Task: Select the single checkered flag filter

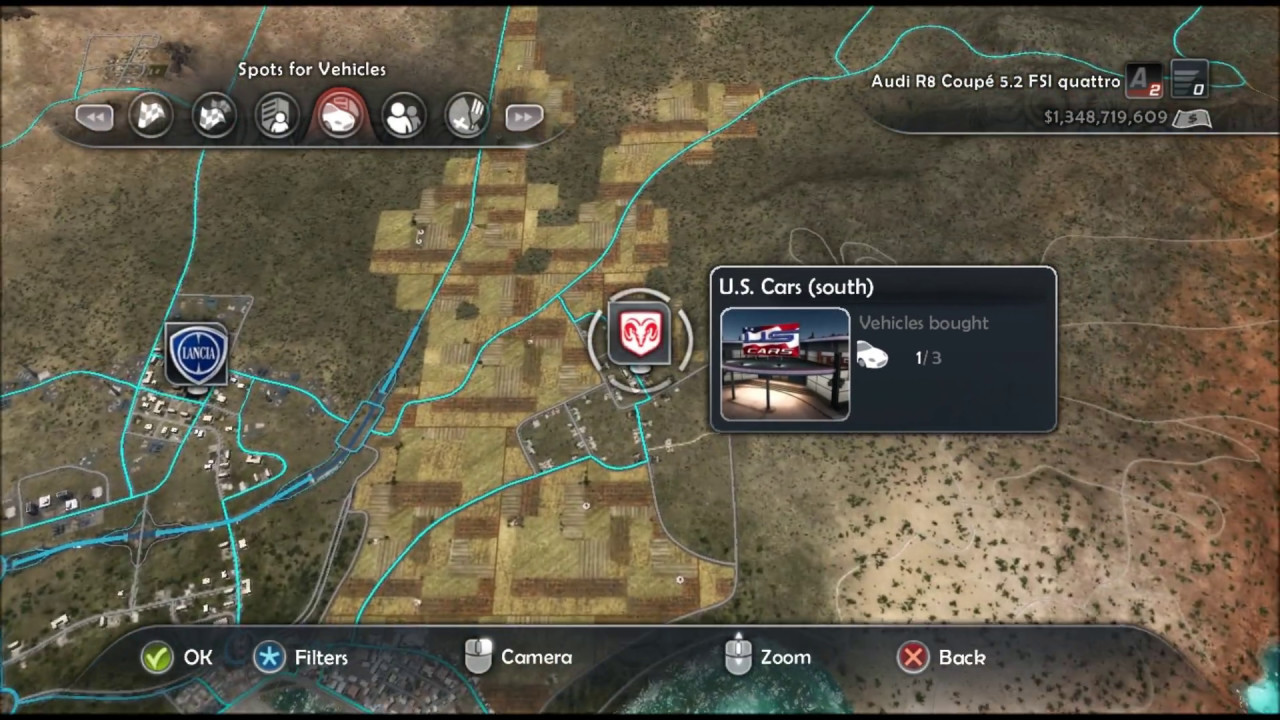Action: [x=151, y=116]
